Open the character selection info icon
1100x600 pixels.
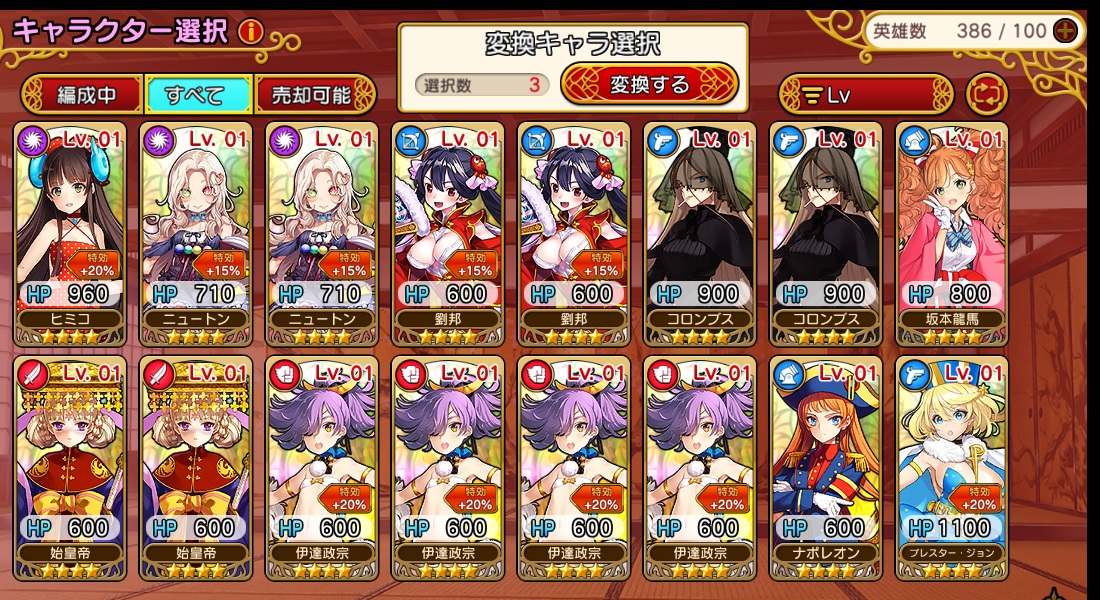coord(250,31)
